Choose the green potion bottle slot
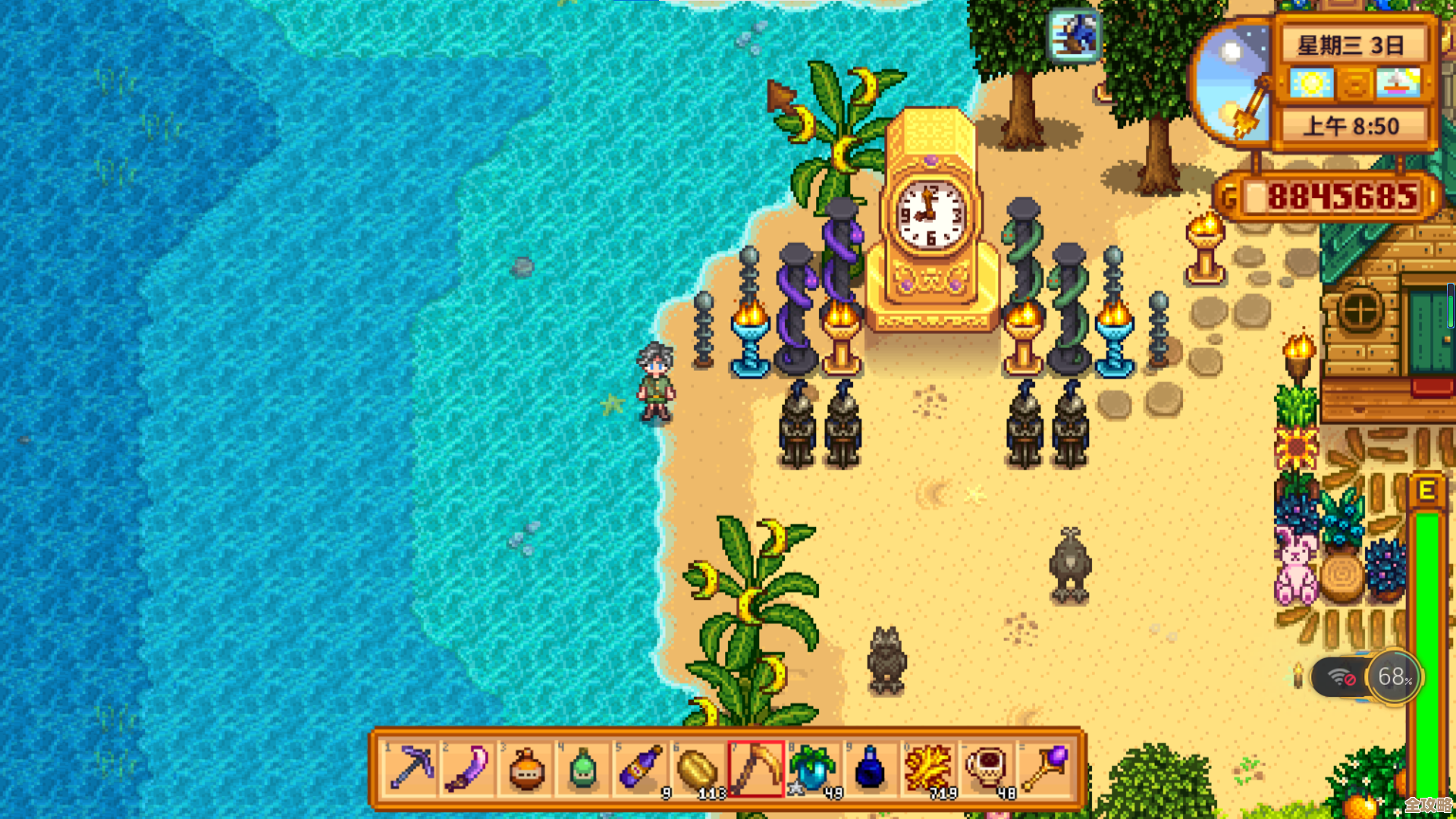 [583, 768]
